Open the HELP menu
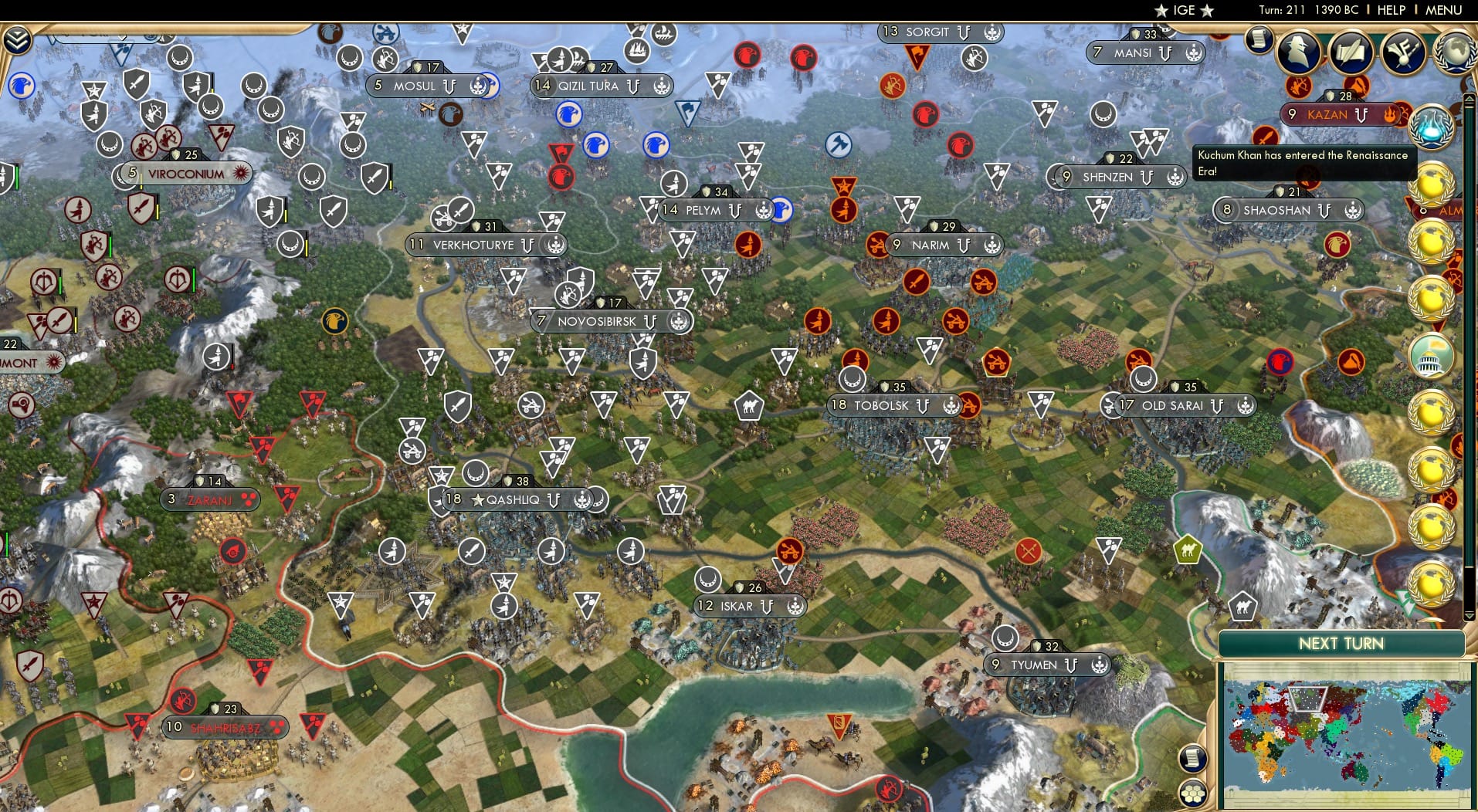 click(x=1390, y=10)
